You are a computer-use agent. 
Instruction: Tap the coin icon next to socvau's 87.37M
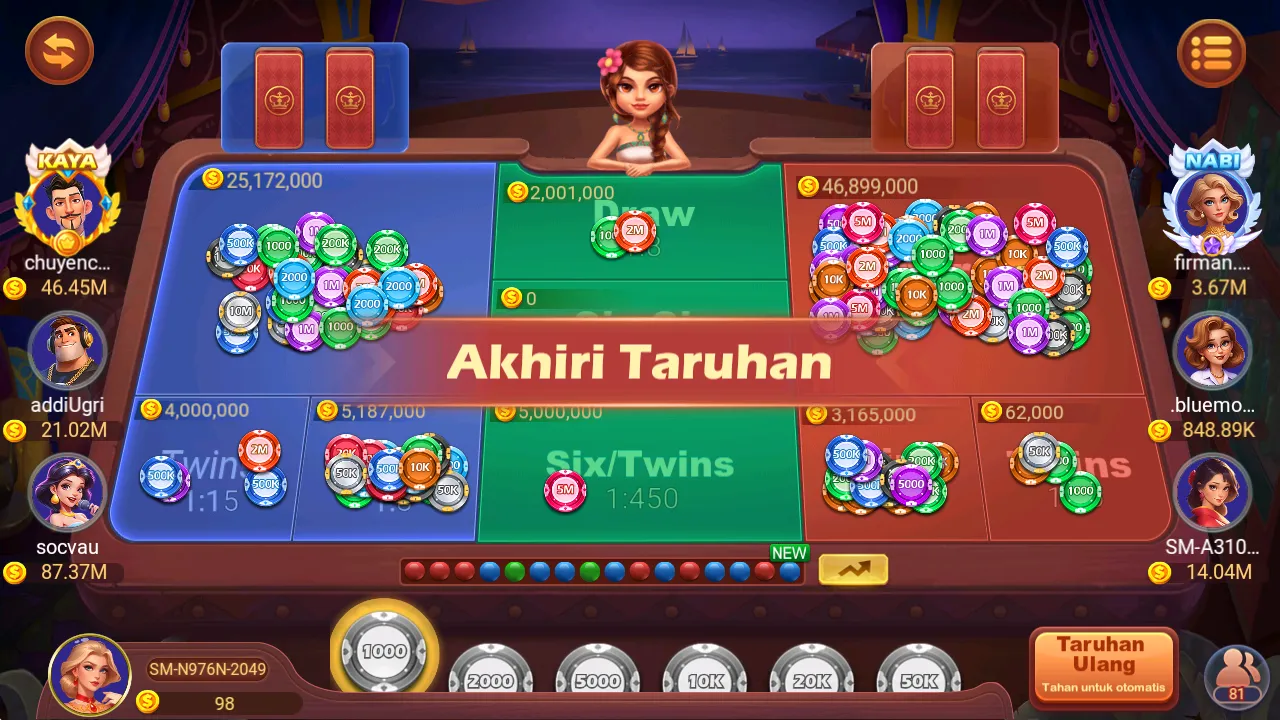coord(15,570)
